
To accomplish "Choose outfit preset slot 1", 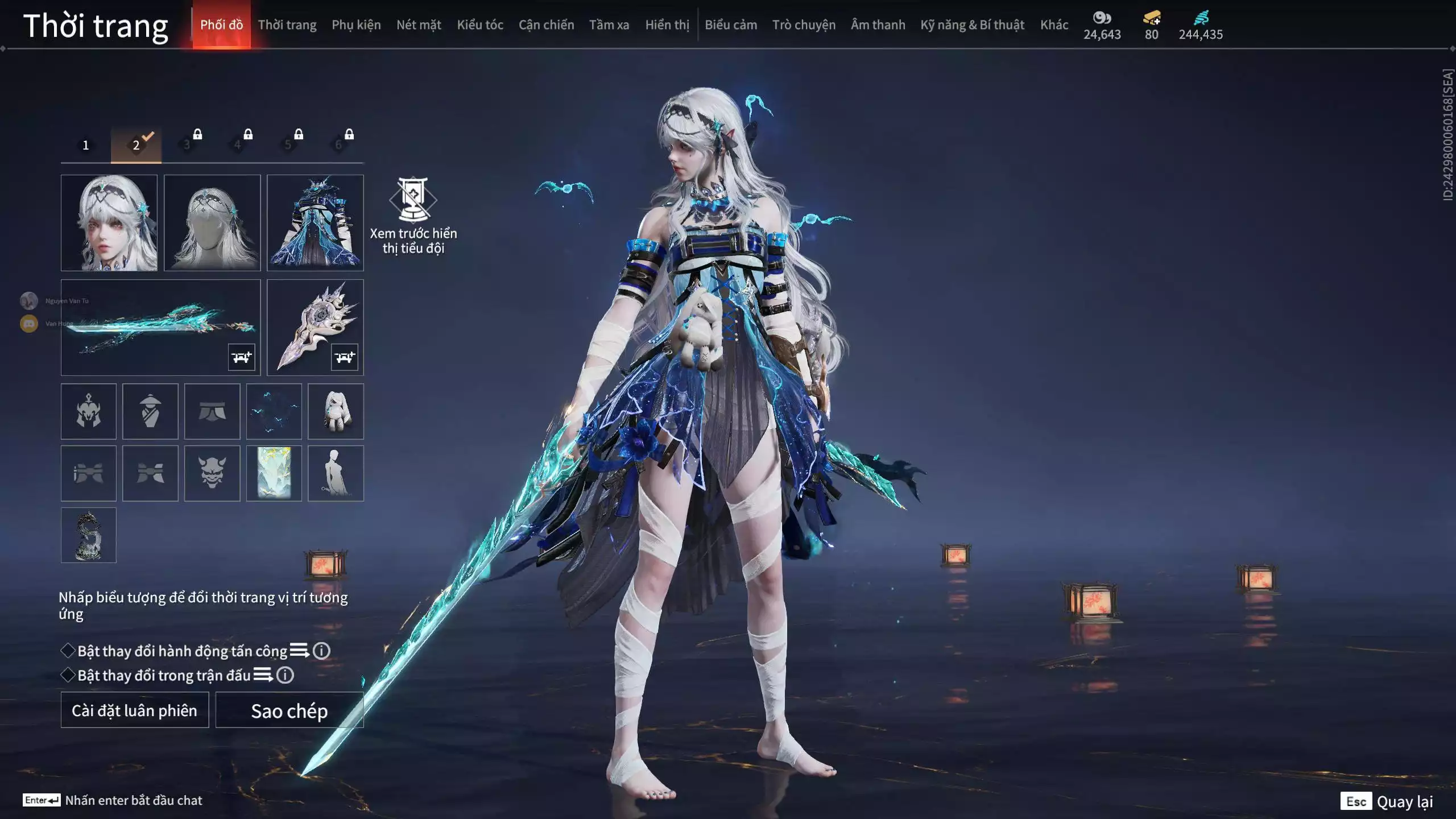I will coord(86,145).
